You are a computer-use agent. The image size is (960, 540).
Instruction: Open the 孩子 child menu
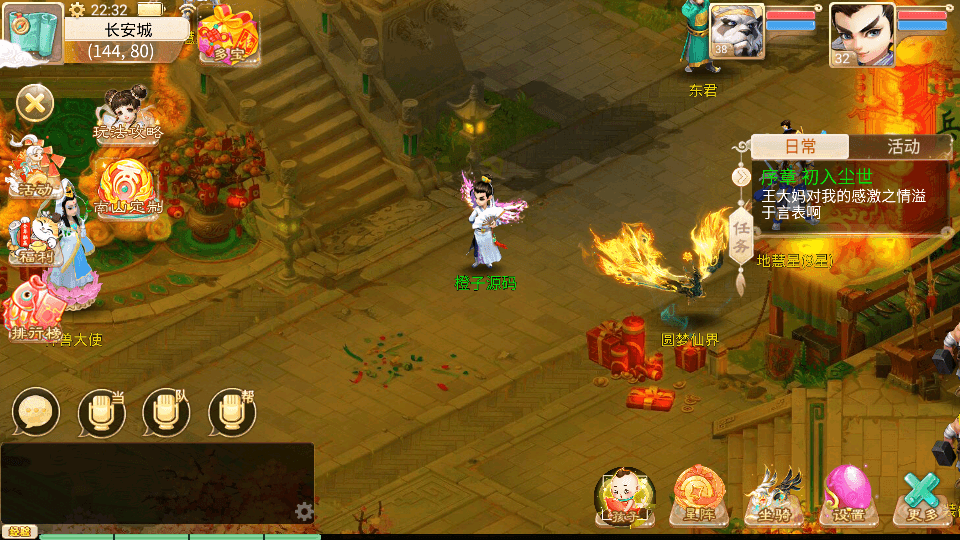click(624, 495)
